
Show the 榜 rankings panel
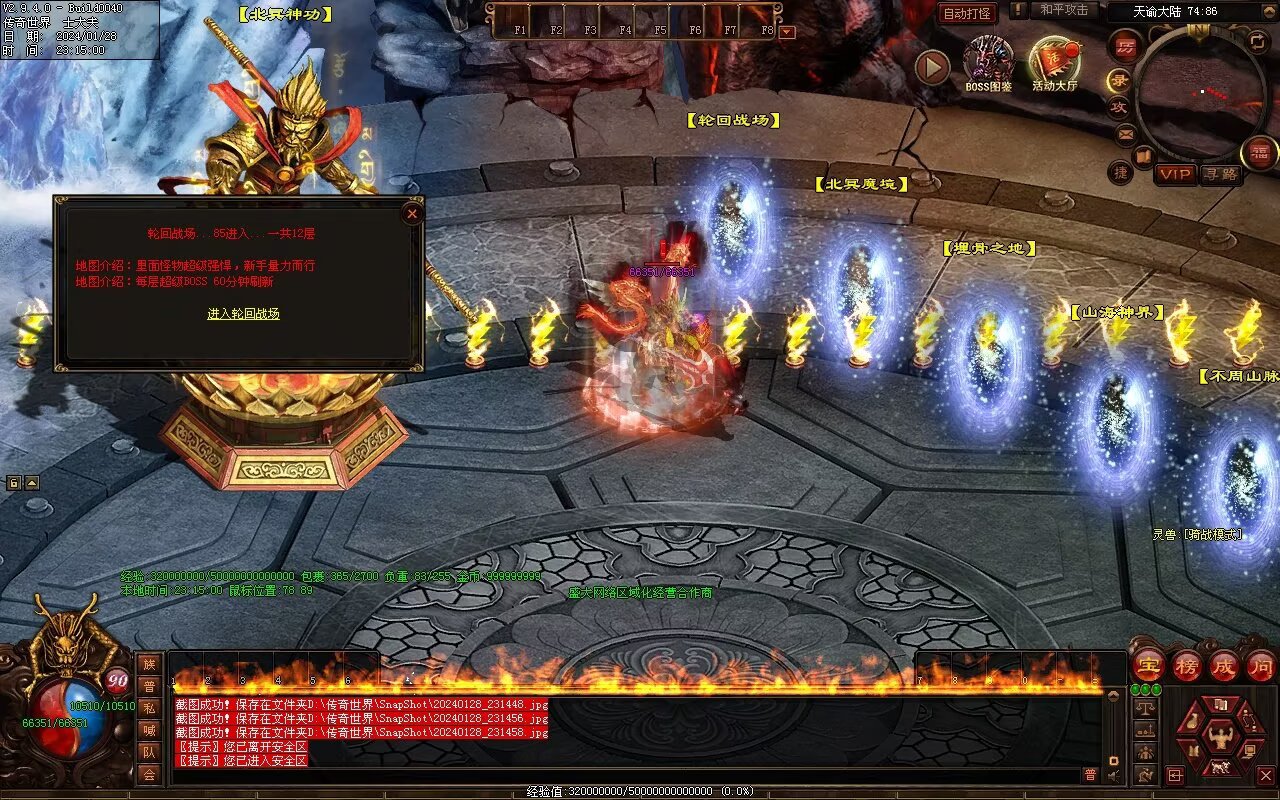tap(1187, 665)
